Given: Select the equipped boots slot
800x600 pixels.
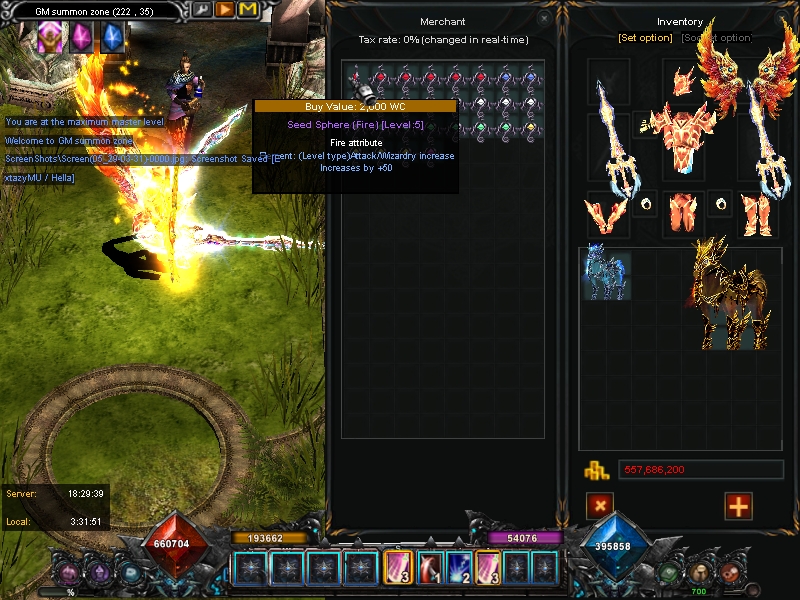Looking at the screenshot, I should tap(754, 213).
